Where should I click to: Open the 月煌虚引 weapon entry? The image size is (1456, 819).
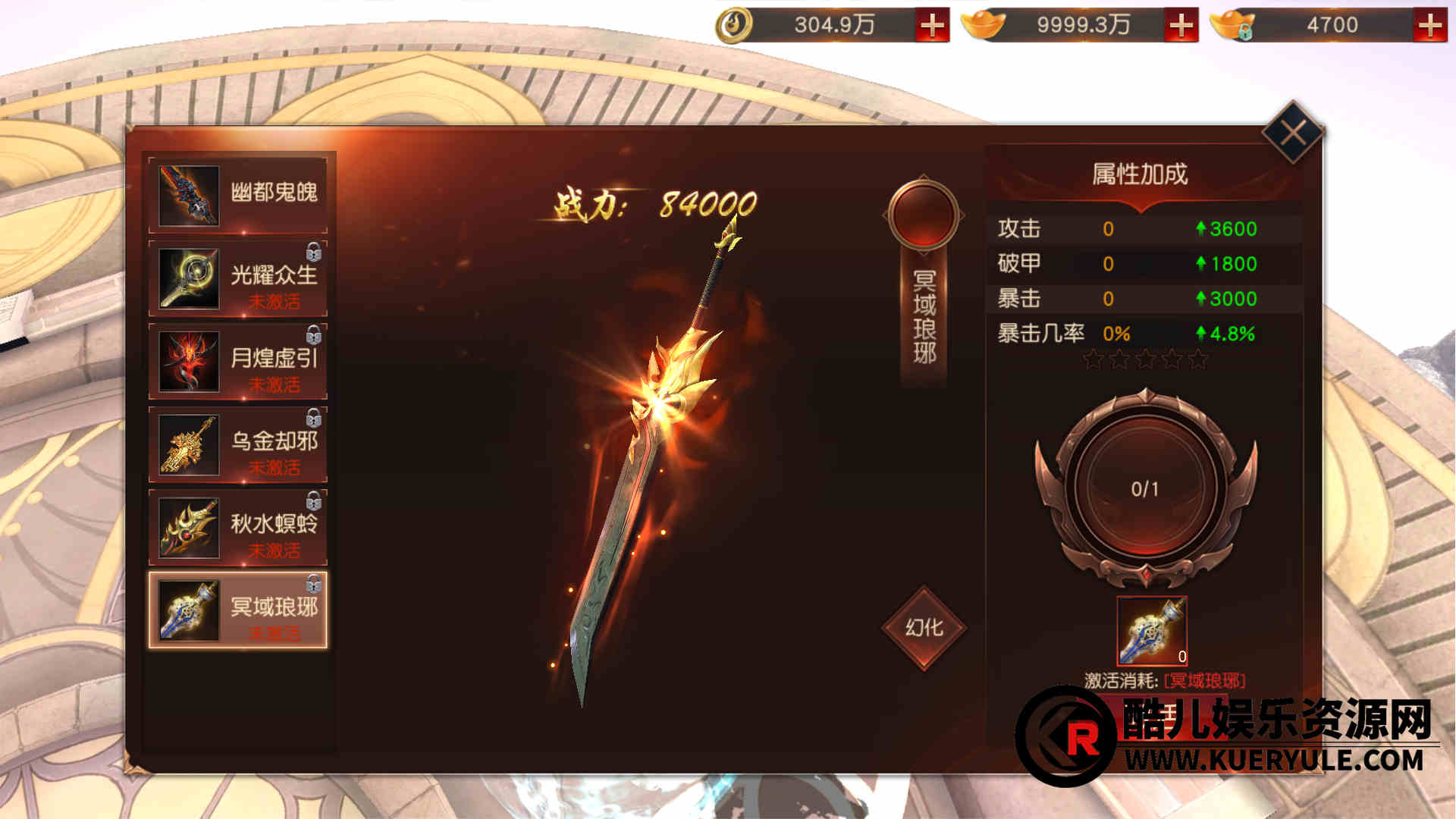click(x=238, y=361)
